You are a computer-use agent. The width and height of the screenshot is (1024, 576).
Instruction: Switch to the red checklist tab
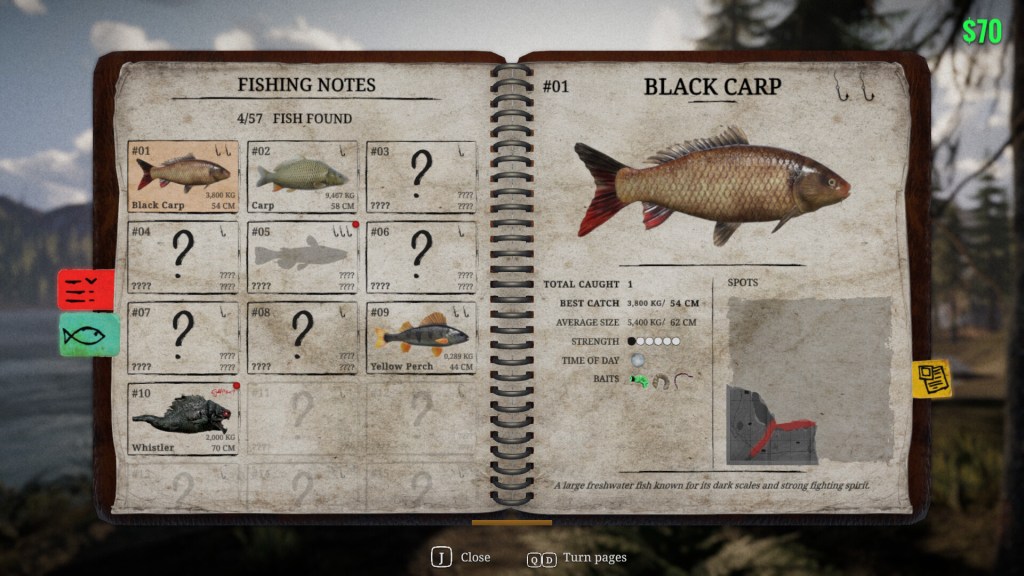pos(87,290)
